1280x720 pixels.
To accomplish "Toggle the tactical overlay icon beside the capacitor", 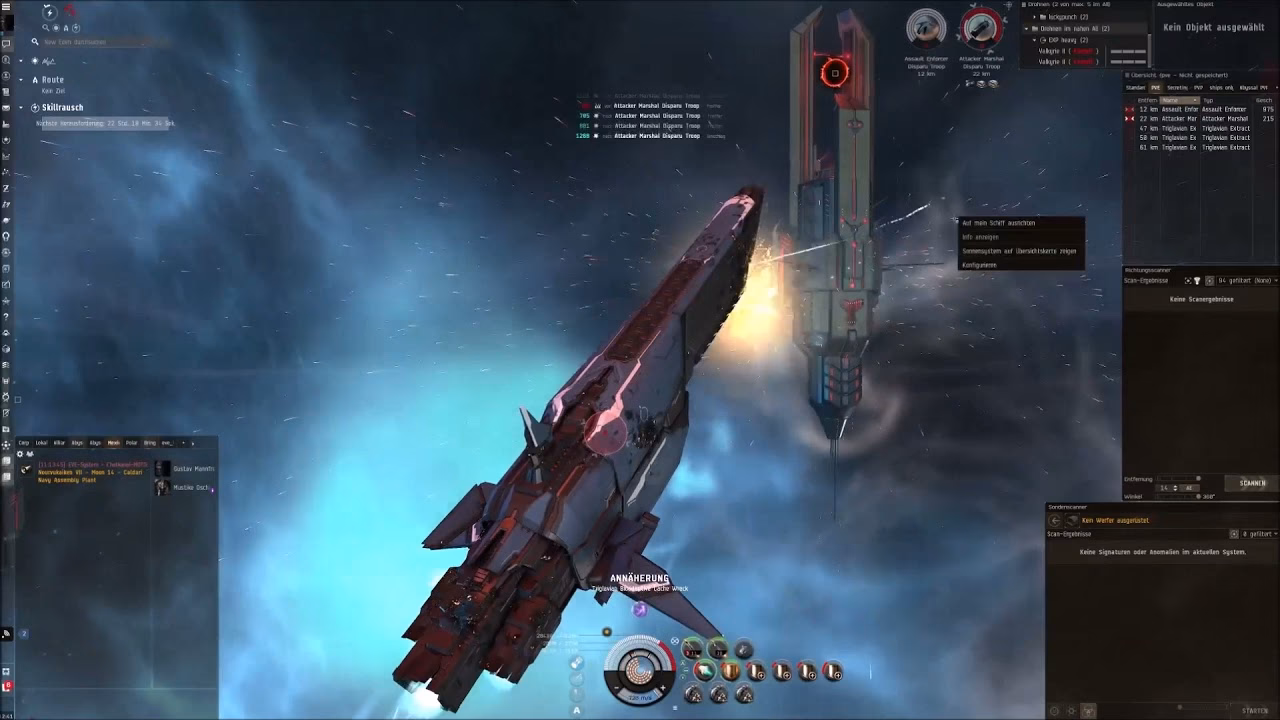I will [x=675, y=641].
